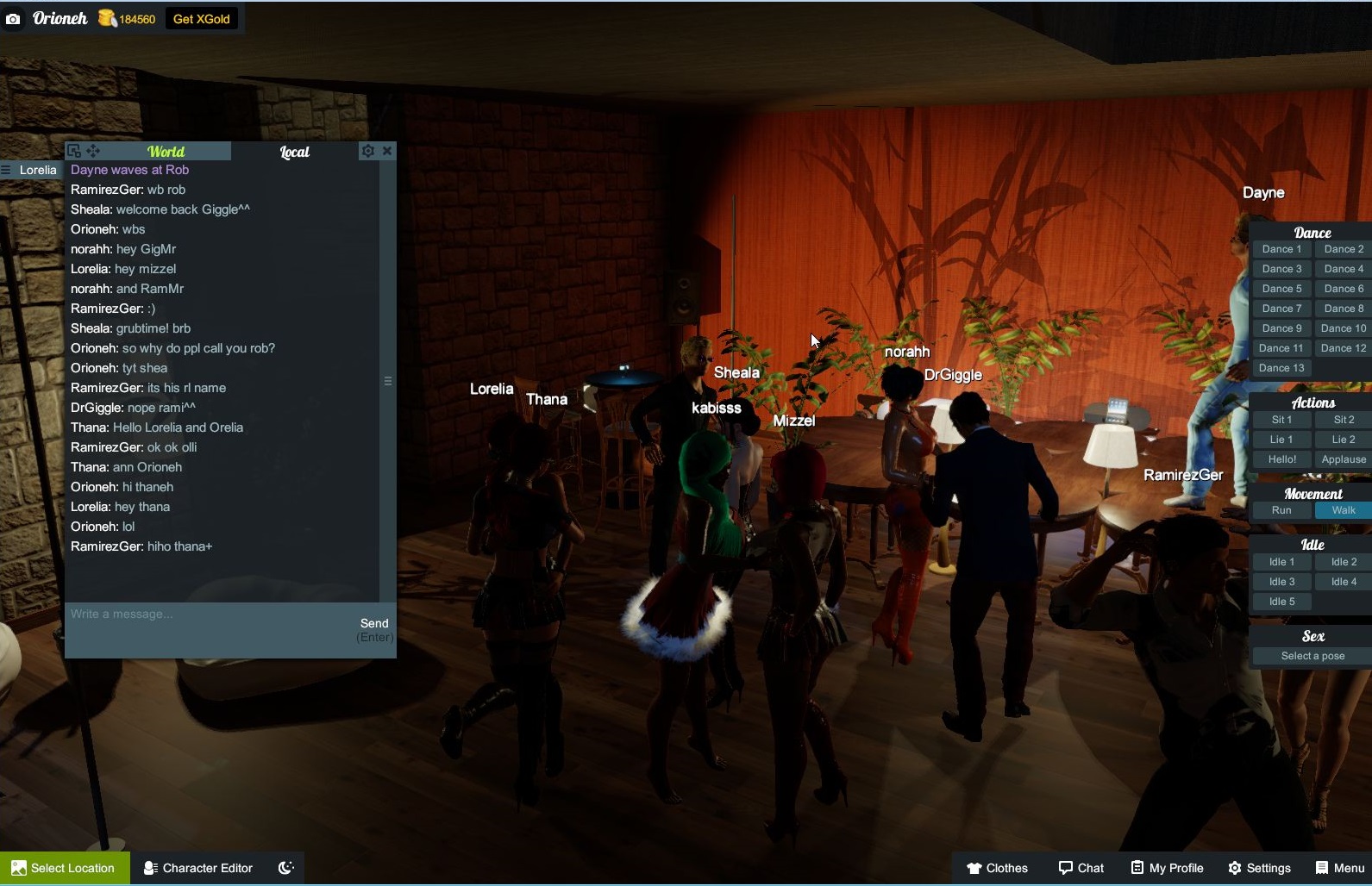Click the moon night-mode icon
Image resolution: width=1372 pixels, height=886 pixels.
(285, 868)
